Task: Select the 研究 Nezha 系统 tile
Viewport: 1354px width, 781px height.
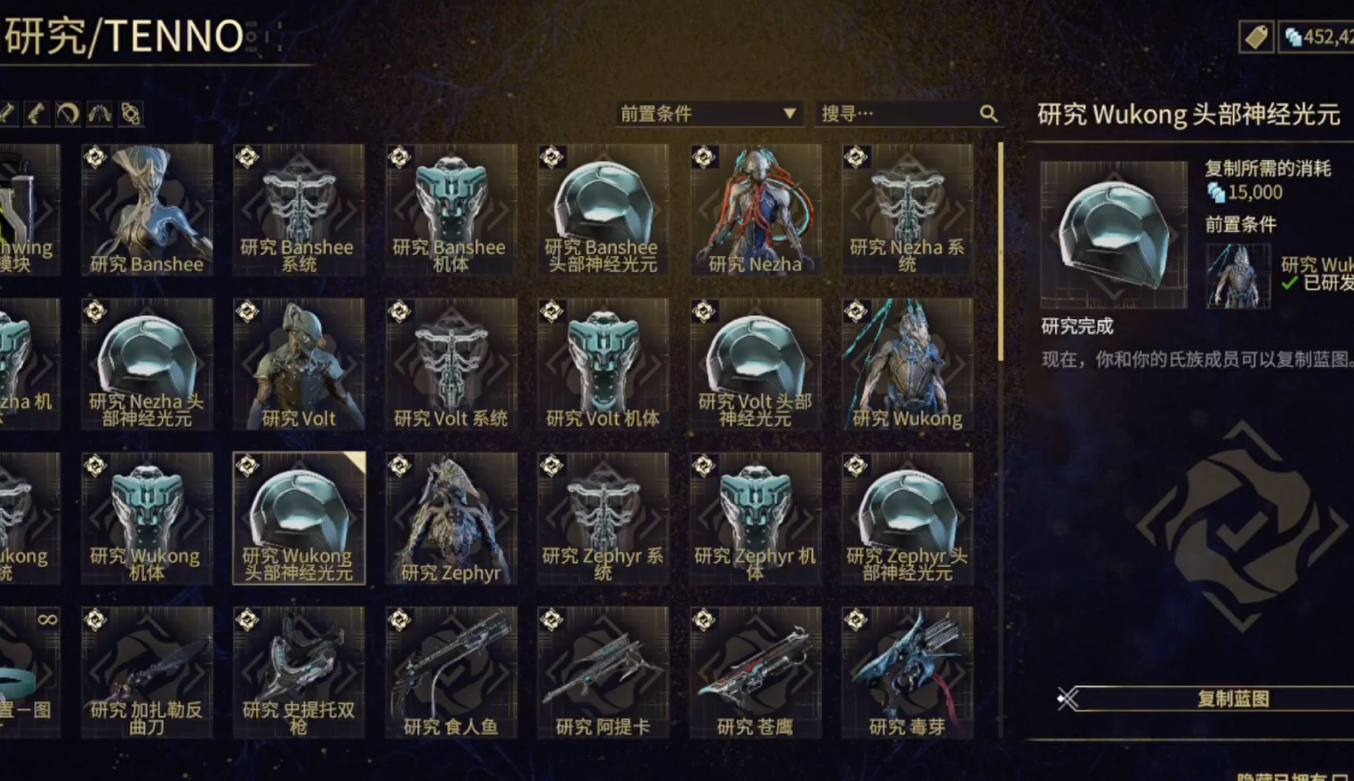Action: coord(907,210)
